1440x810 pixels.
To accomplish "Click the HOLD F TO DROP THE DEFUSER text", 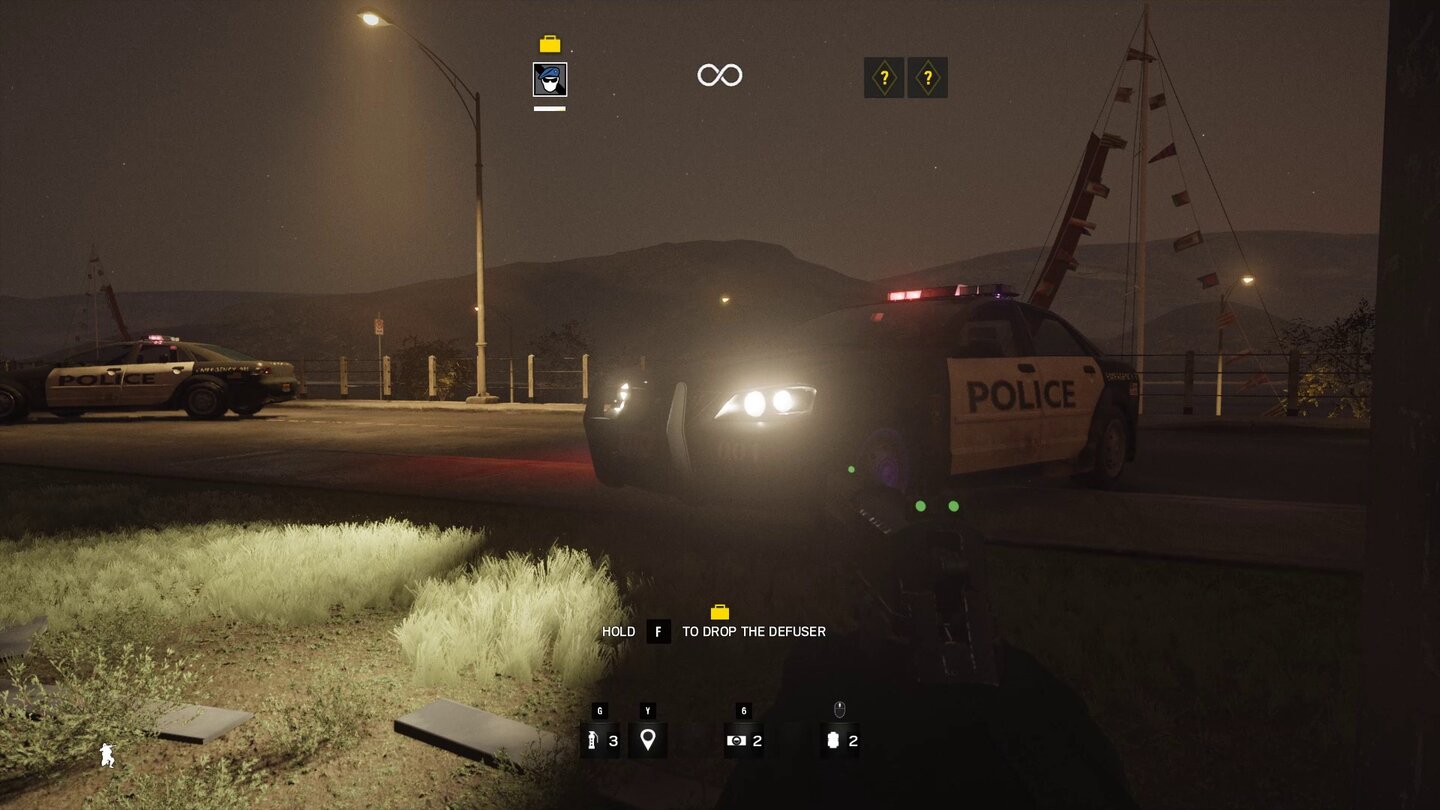I will [716, 631].
